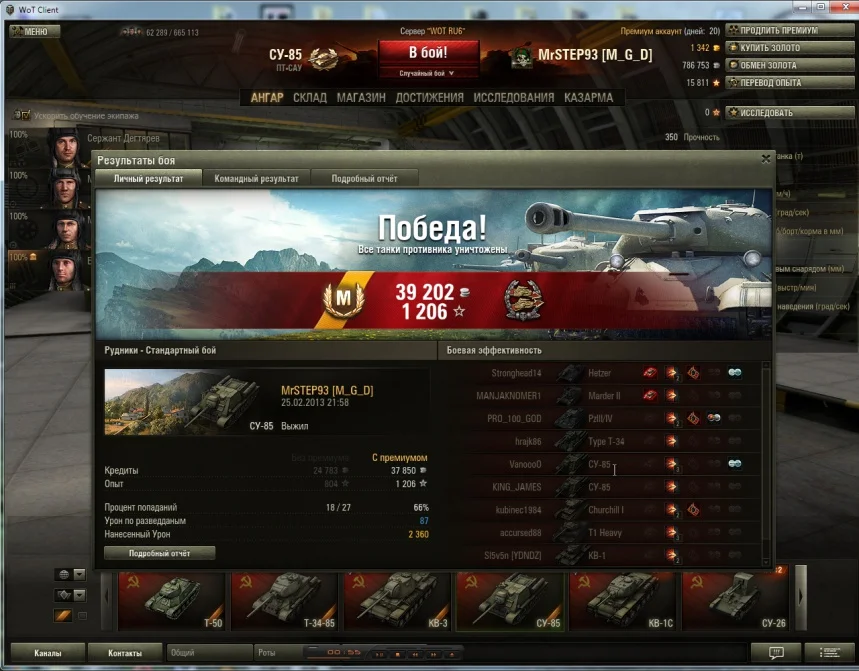Image resolution: width=859 pixels, height=671 pixels.
Task: Show the Казарма section
Action: pos(588,98)
